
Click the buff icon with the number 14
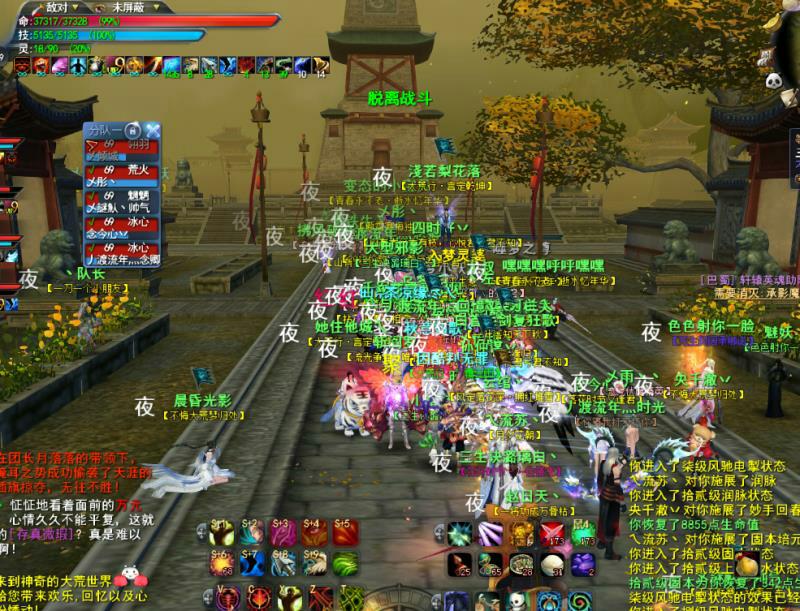click(x=320, y=66)
